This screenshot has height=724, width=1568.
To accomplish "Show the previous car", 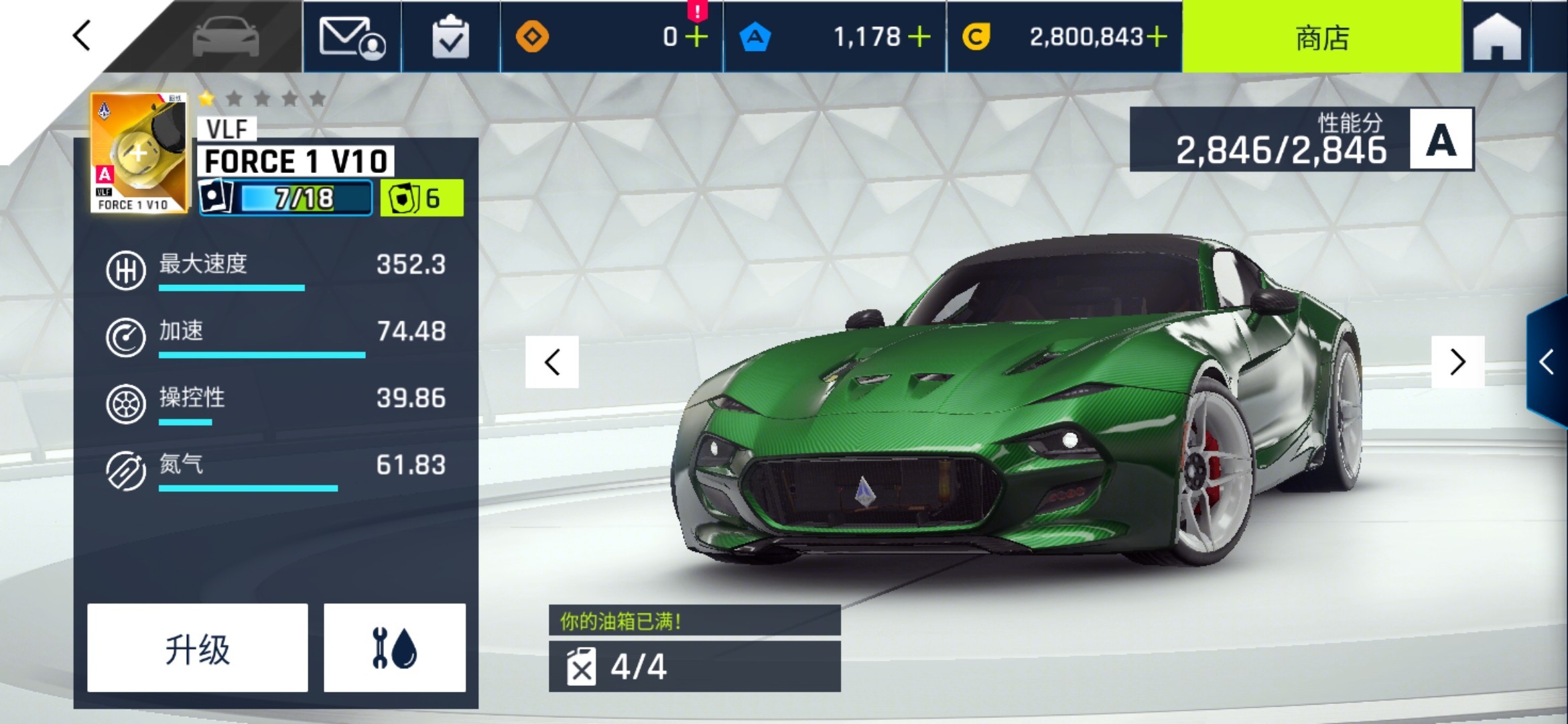I will tap(552, 363).
